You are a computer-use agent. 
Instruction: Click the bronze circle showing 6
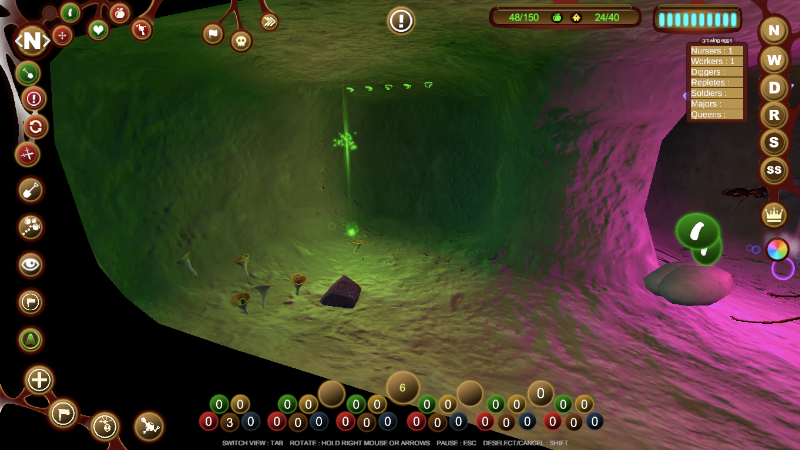[x=403, y=387]
